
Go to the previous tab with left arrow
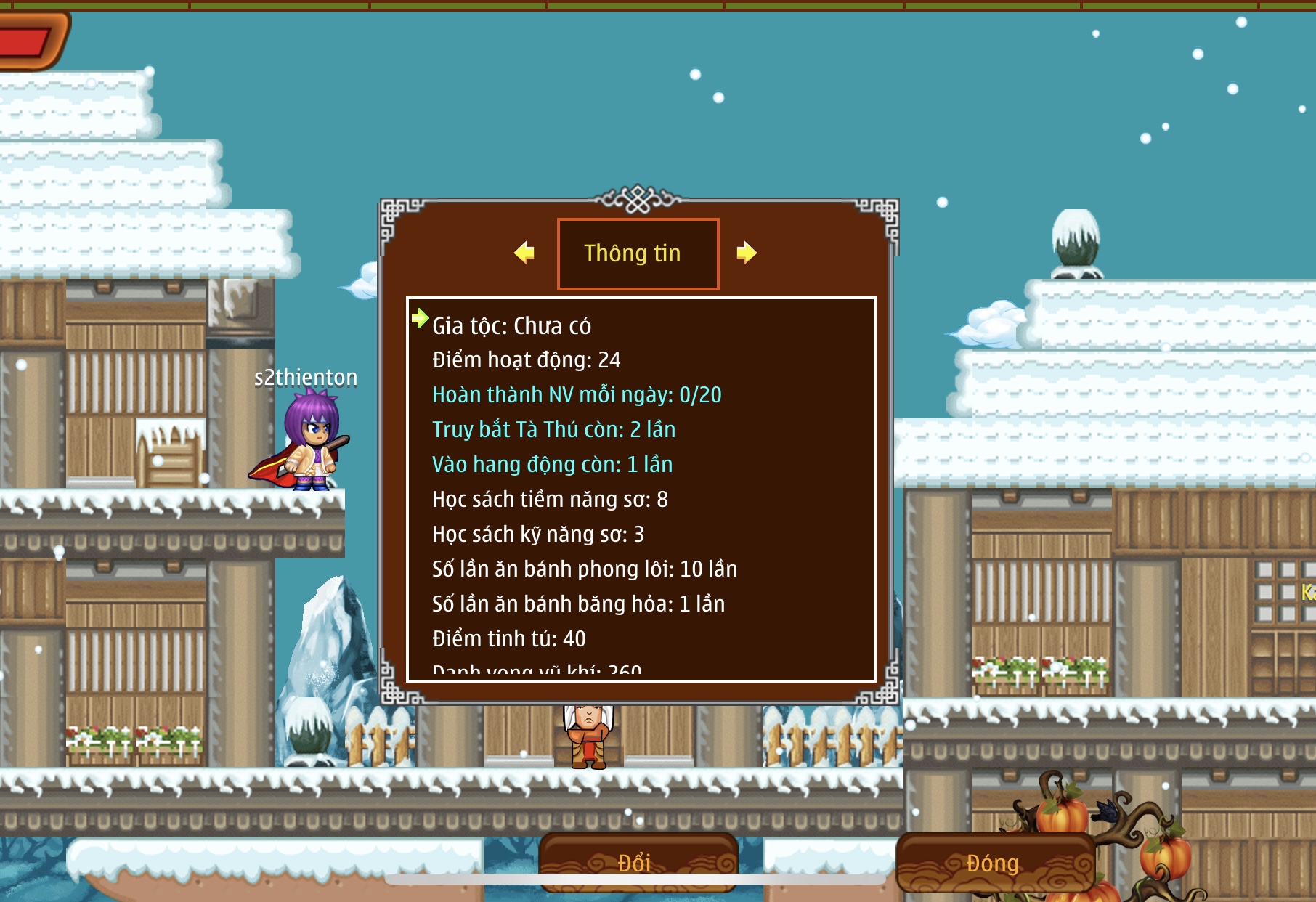[x=524, y=253]
